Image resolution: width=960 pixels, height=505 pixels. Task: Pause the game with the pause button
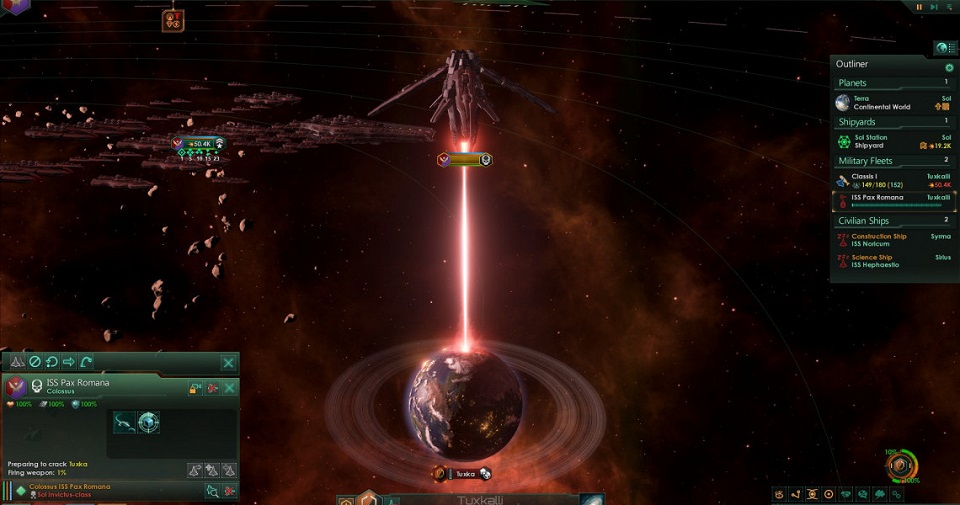tap(919, 7)
